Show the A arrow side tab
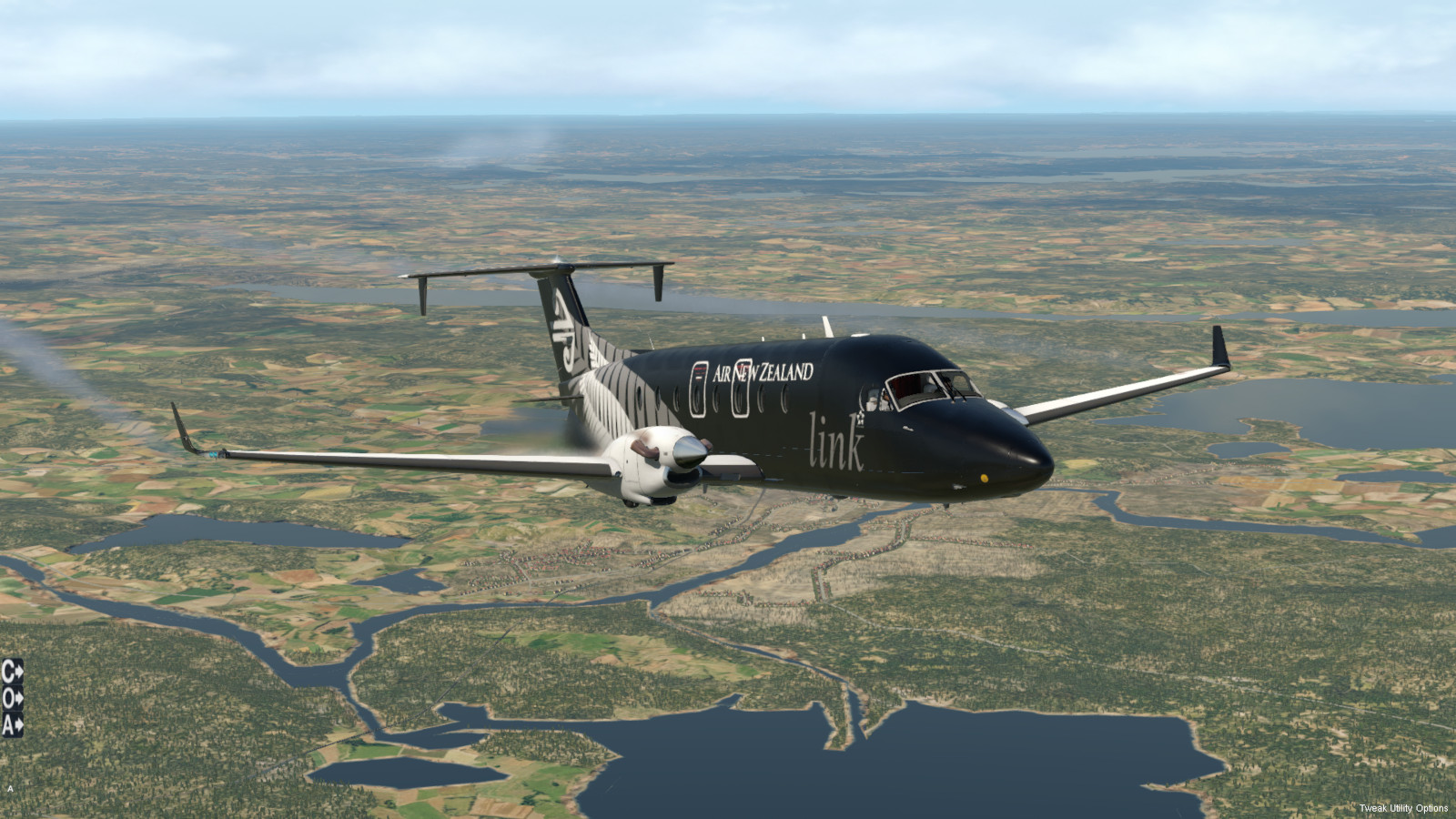This screenshot has width=1456, height=819. point(12,724)
